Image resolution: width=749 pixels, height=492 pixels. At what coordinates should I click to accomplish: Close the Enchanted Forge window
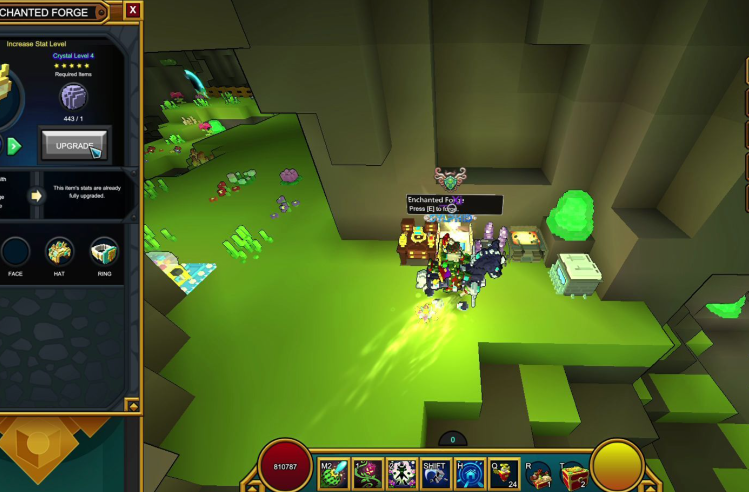[x=133, y=10]
